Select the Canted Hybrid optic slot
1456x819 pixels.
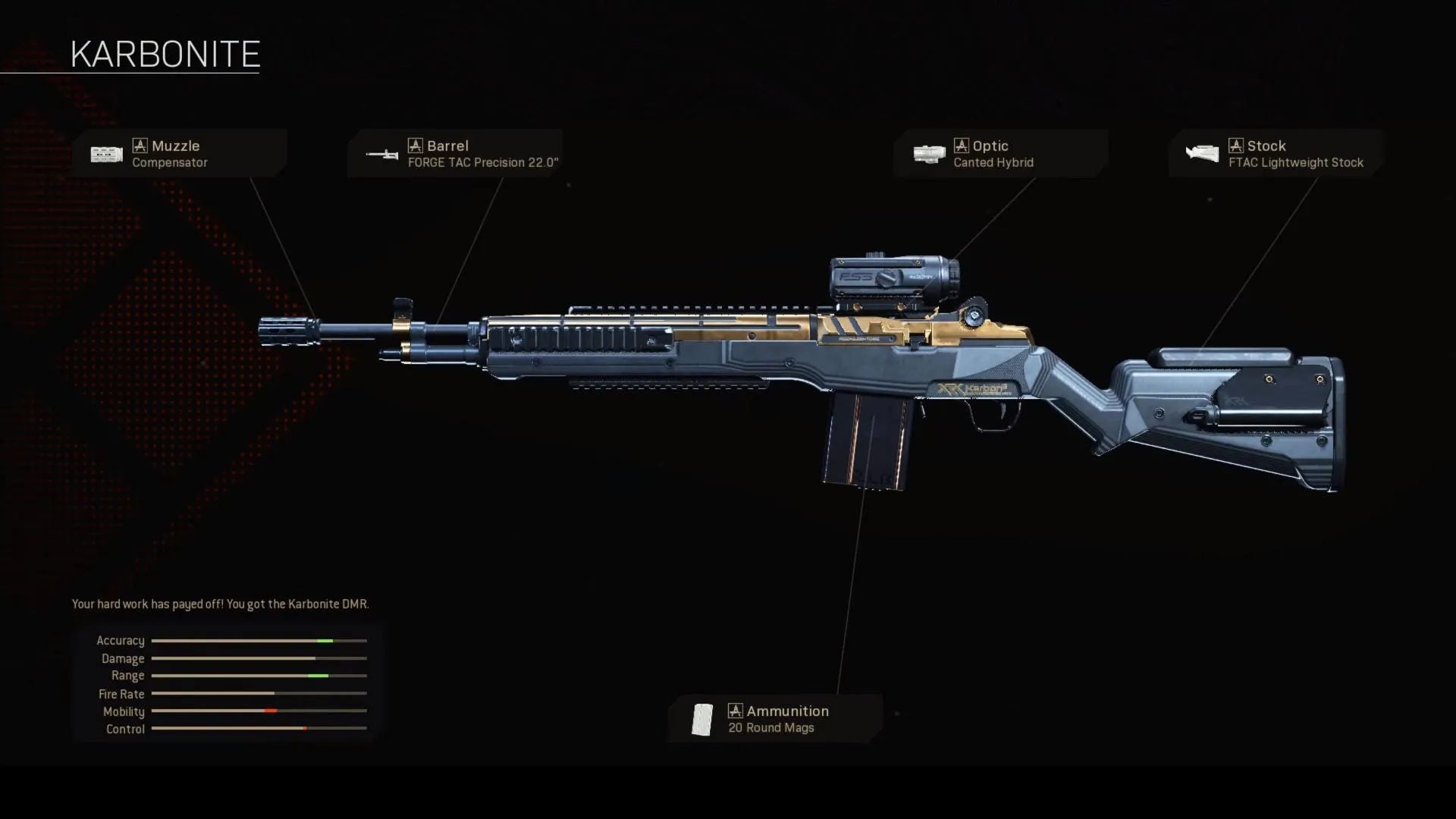click(x=1001, y=155)
